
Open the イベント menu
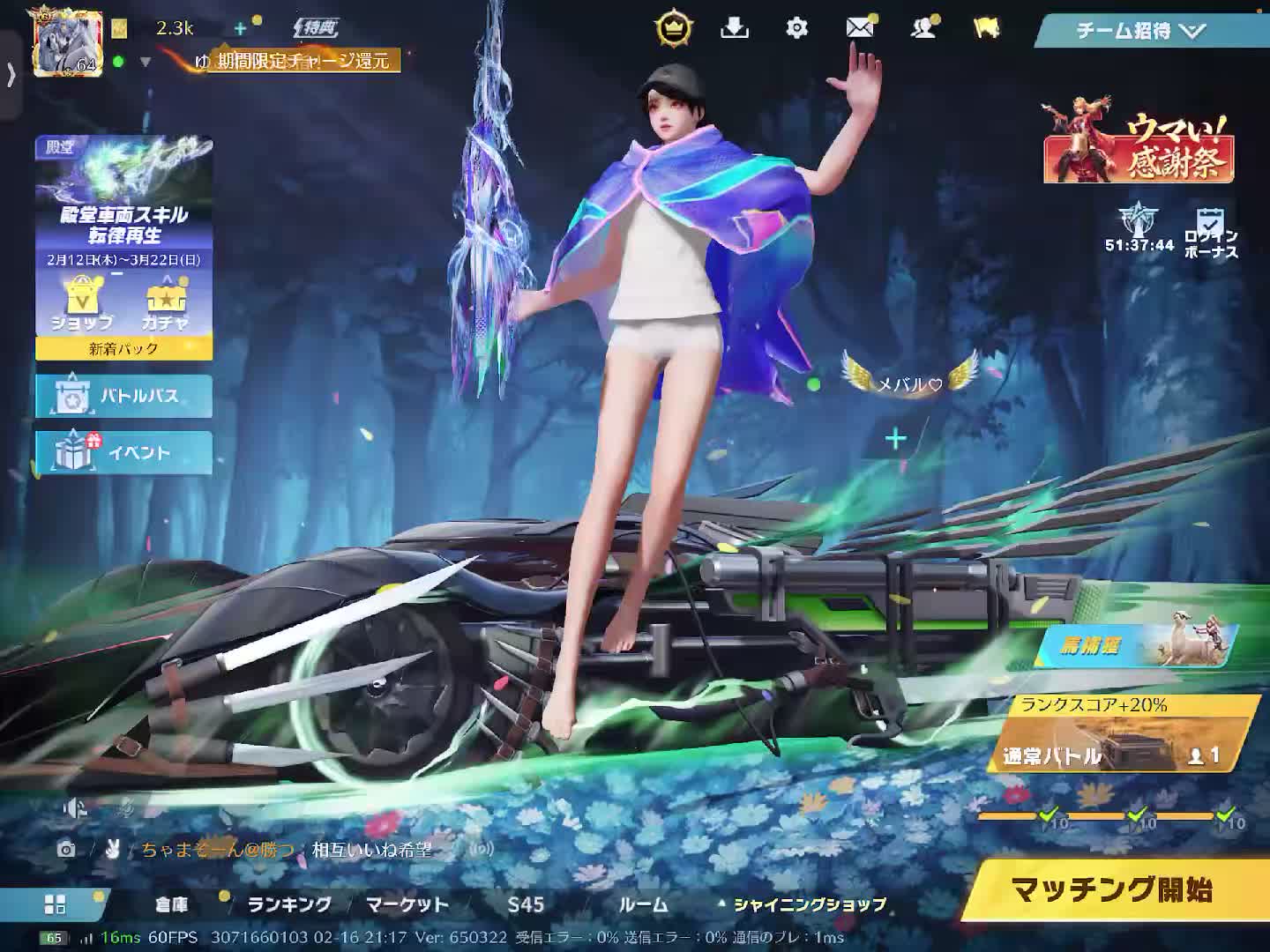coord(124,452)
